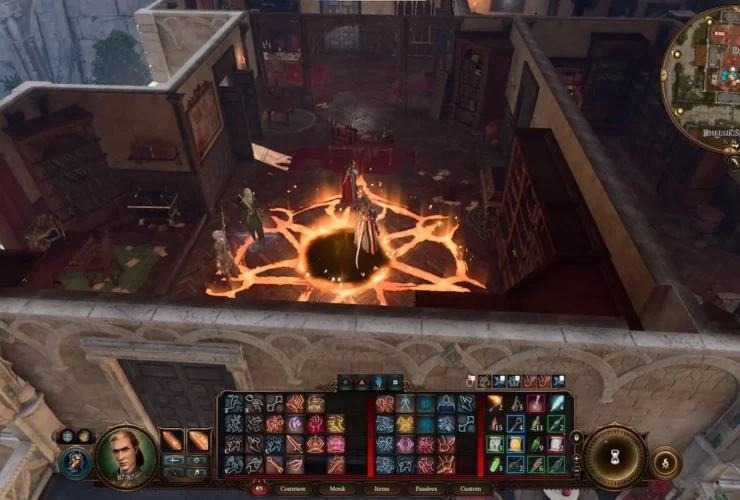Select the blond character portrait
740x500 pixels.
click(126, 456)
